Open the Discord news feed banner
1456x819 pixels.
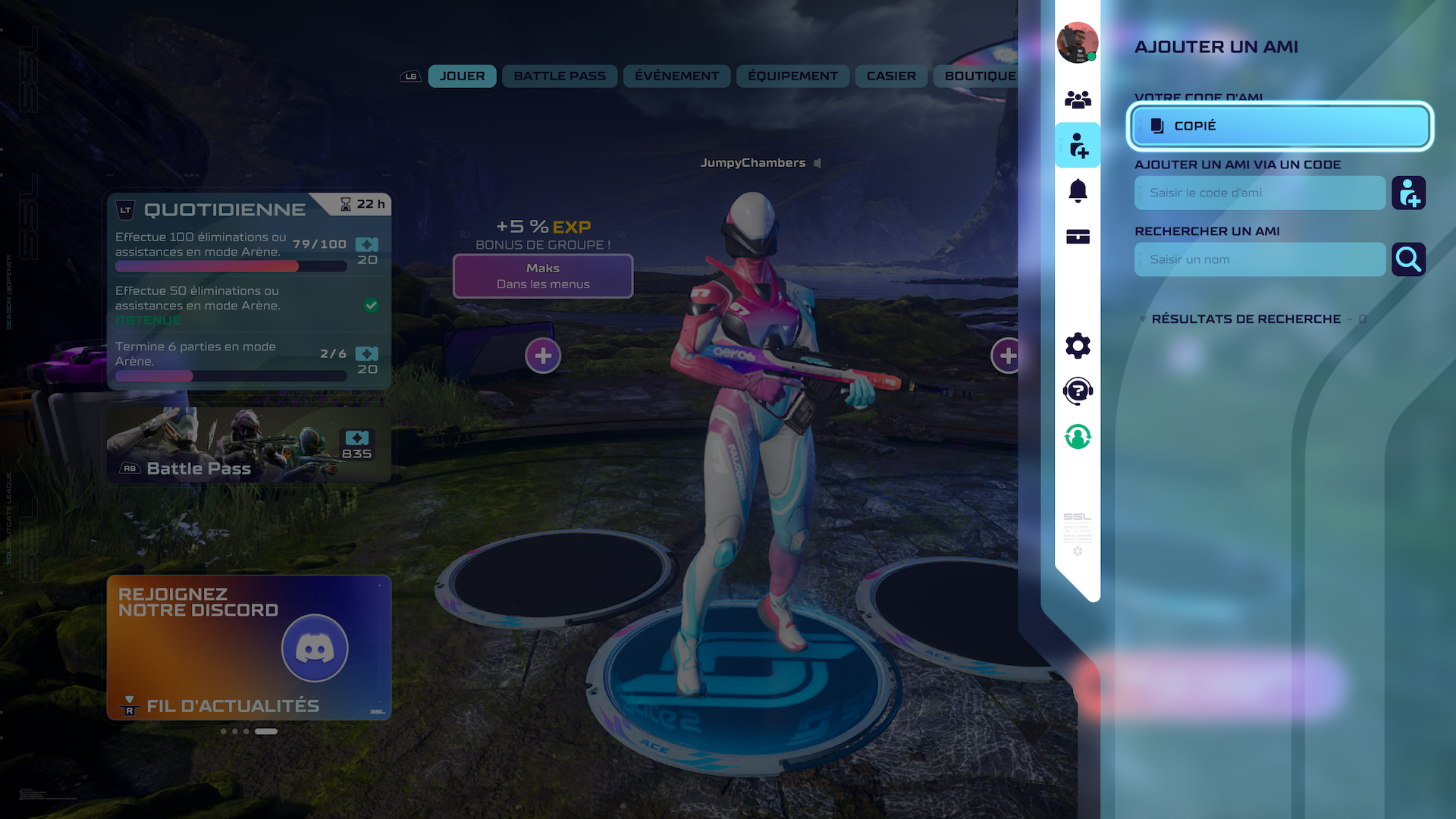(249, 647)
